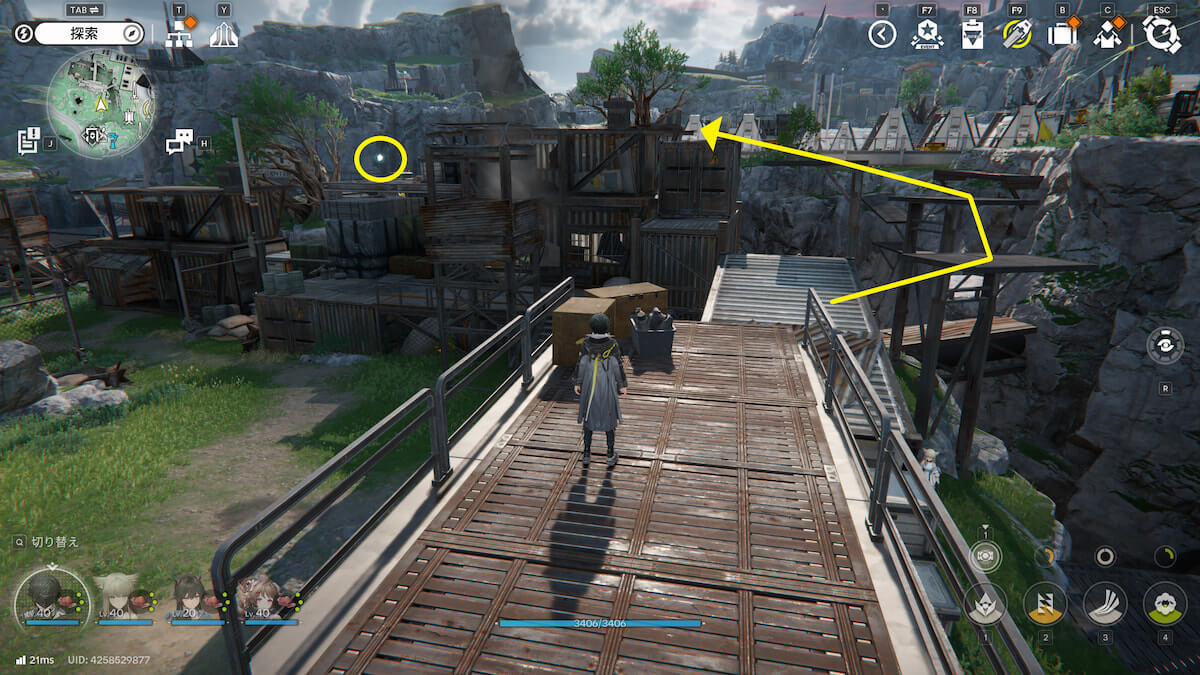Activate the yellow second skill icon
This screenshot has width=1200, height=675.
[x=1045, y=603]
